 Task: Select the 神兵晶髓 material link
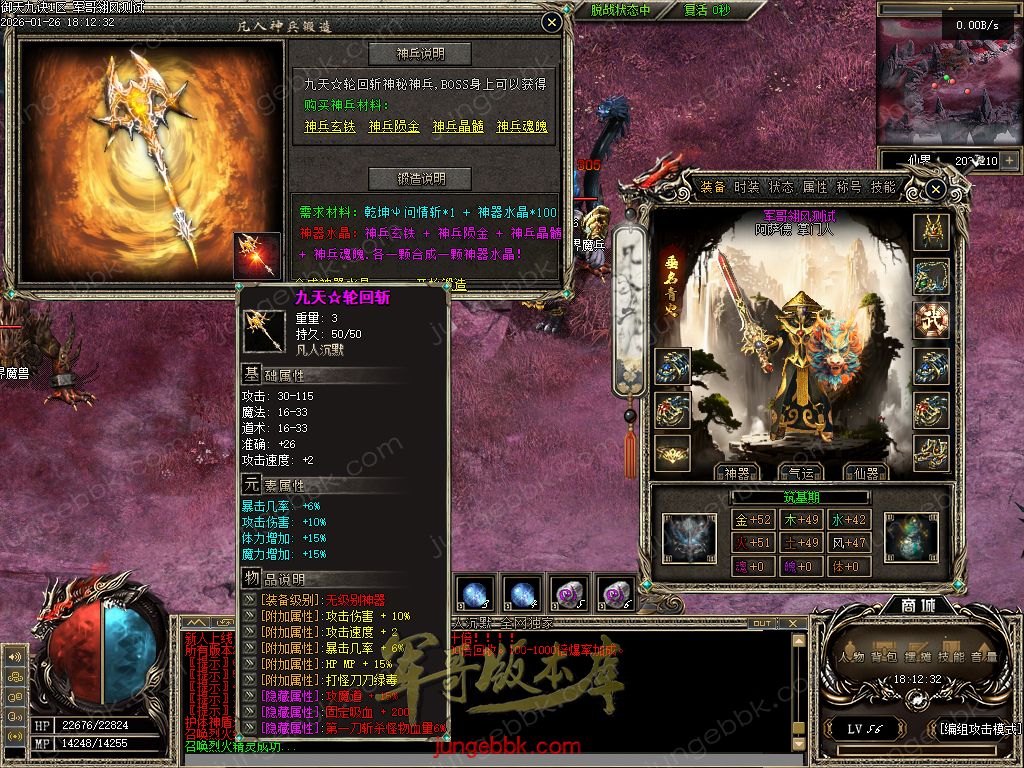tap(458, 127)
